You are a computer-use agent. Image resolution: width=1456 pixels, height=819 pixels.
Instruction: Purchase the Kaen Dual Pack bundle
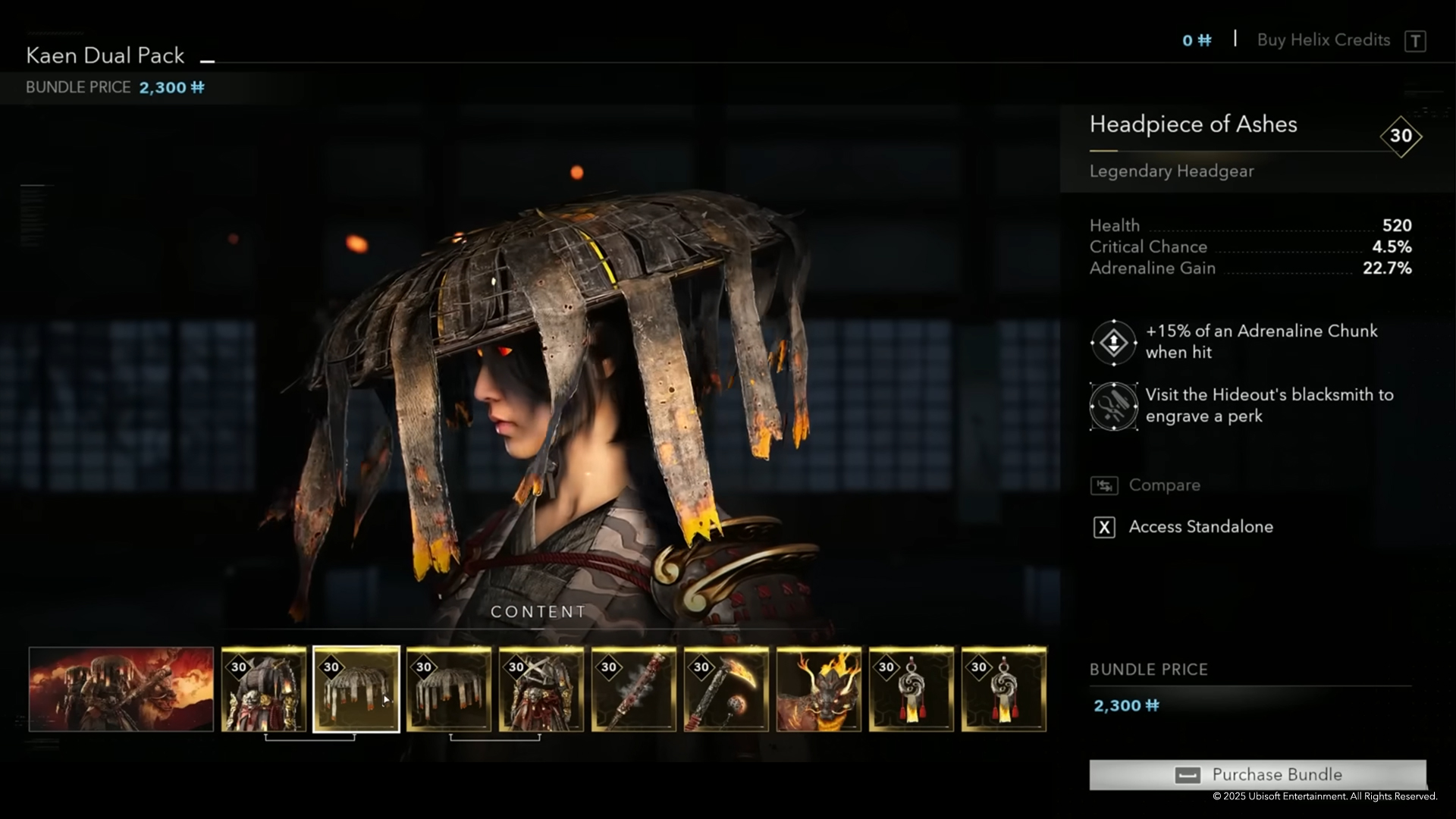tap(1257, 774)
